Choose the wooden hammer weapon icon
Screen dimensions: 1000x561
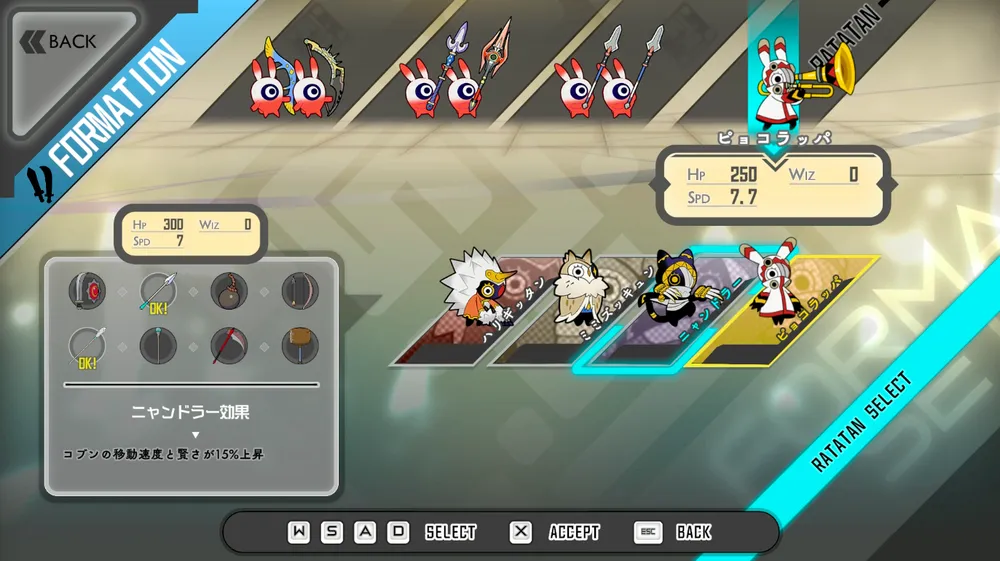pos(299,345)
